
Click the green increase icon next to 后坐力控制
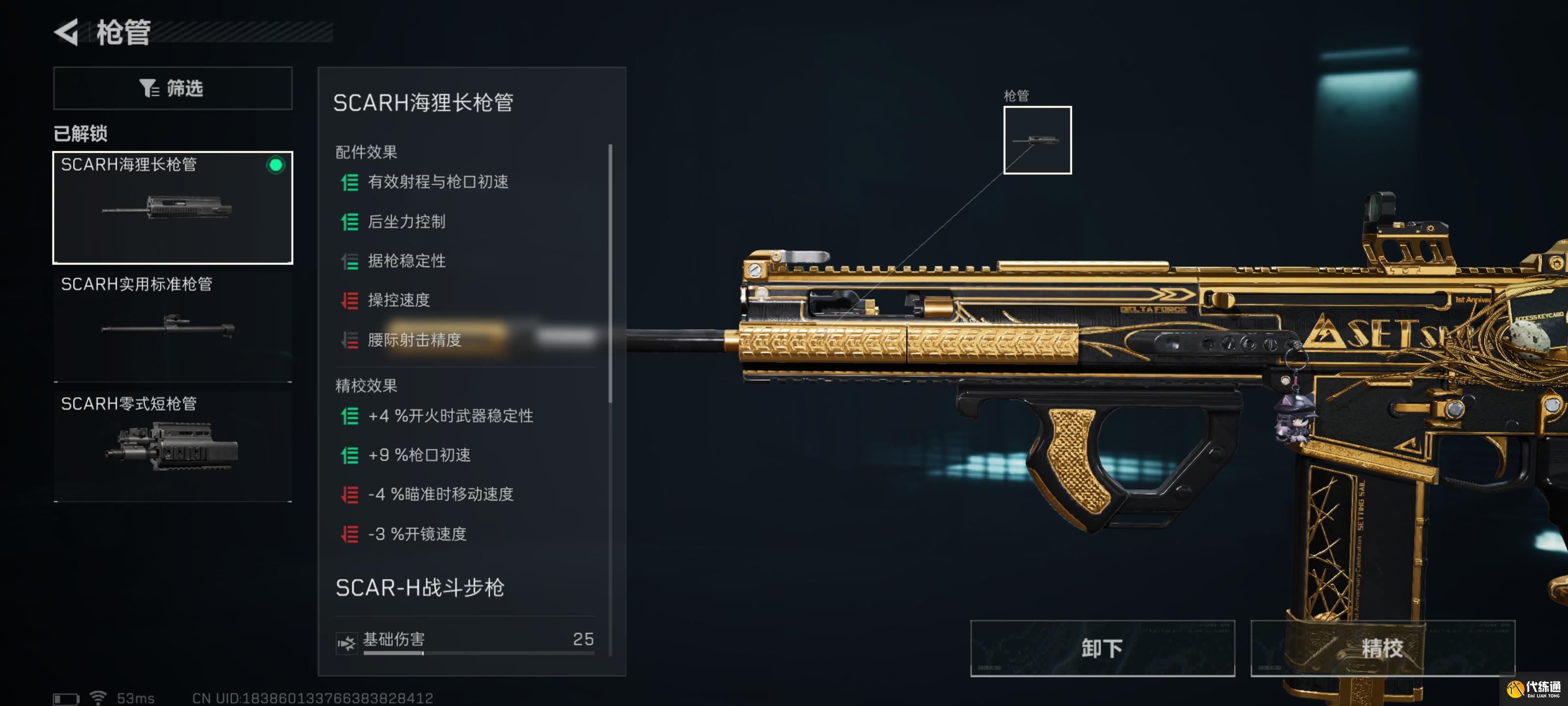pos(349,222)
